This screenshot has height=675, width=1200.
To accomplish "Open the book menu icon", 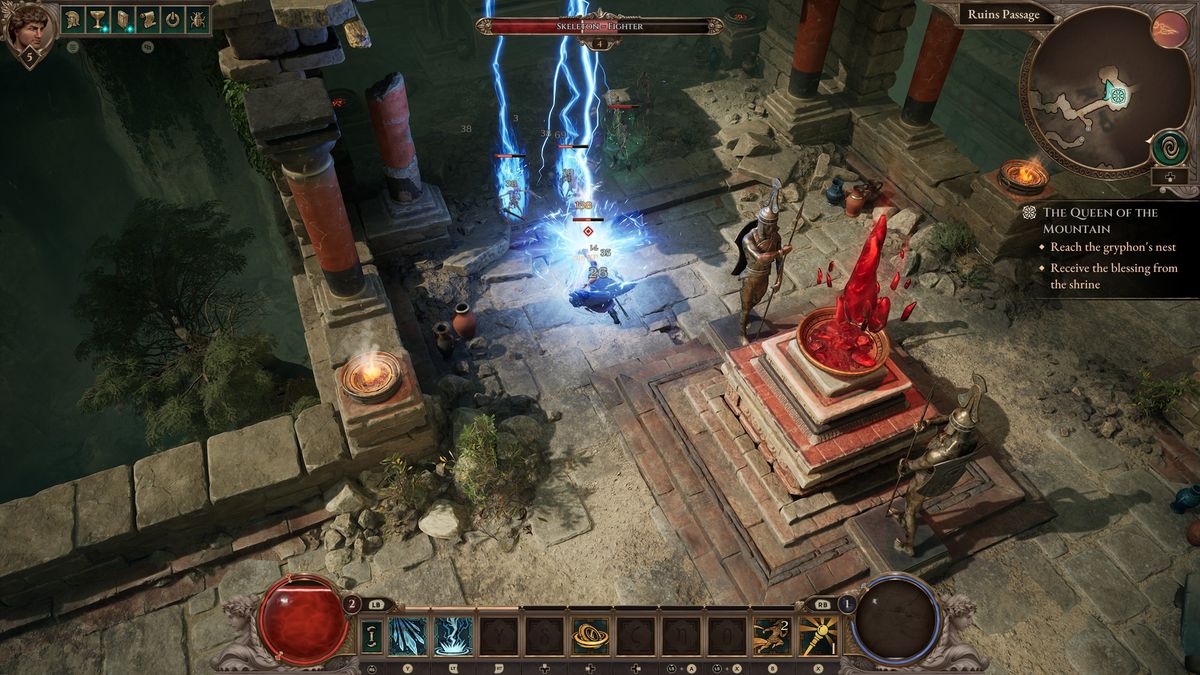I will click(122, 19).
